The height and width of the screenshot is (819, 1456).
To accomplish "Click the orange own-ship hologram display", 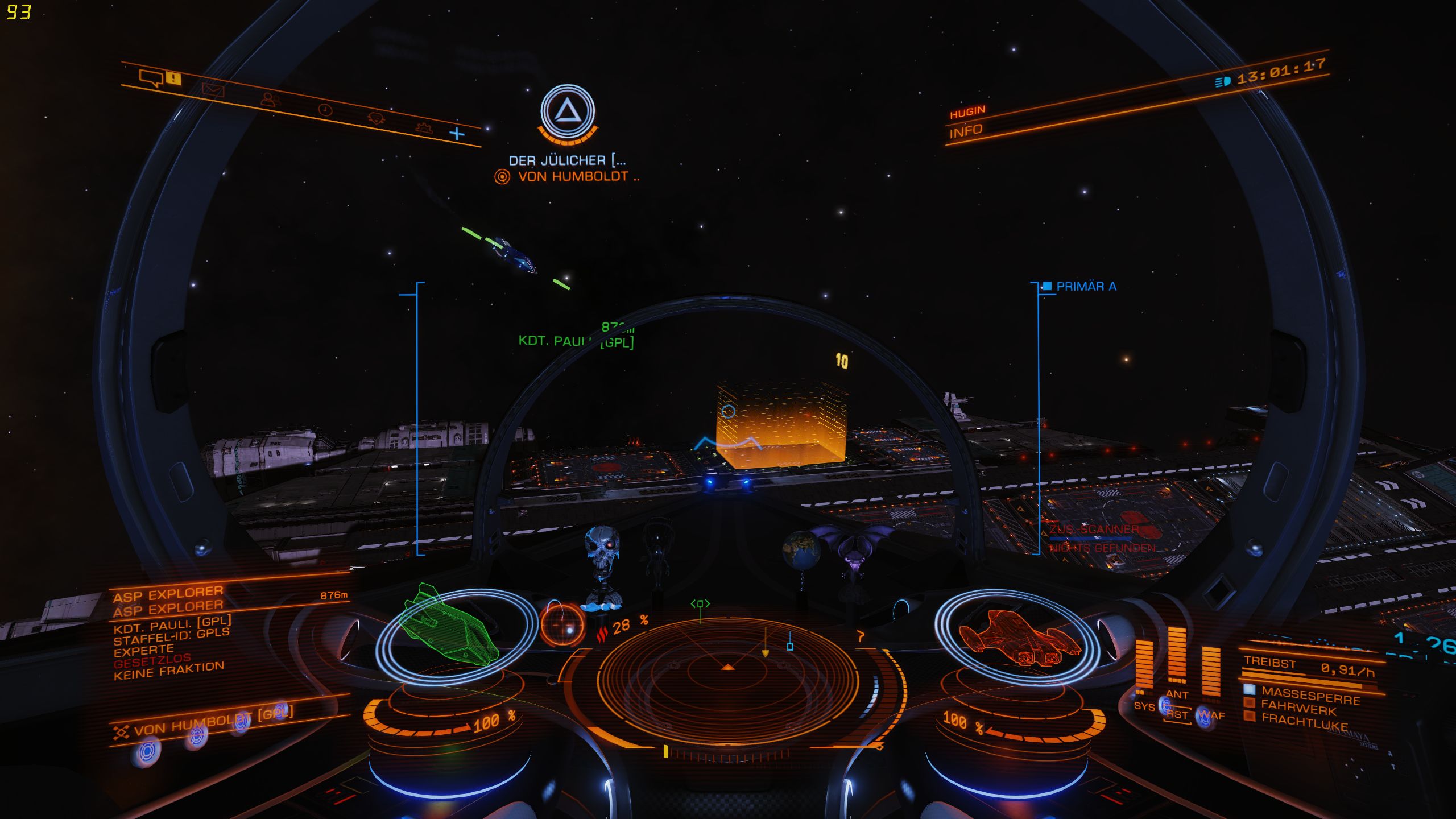I will tap(1018, 637).
